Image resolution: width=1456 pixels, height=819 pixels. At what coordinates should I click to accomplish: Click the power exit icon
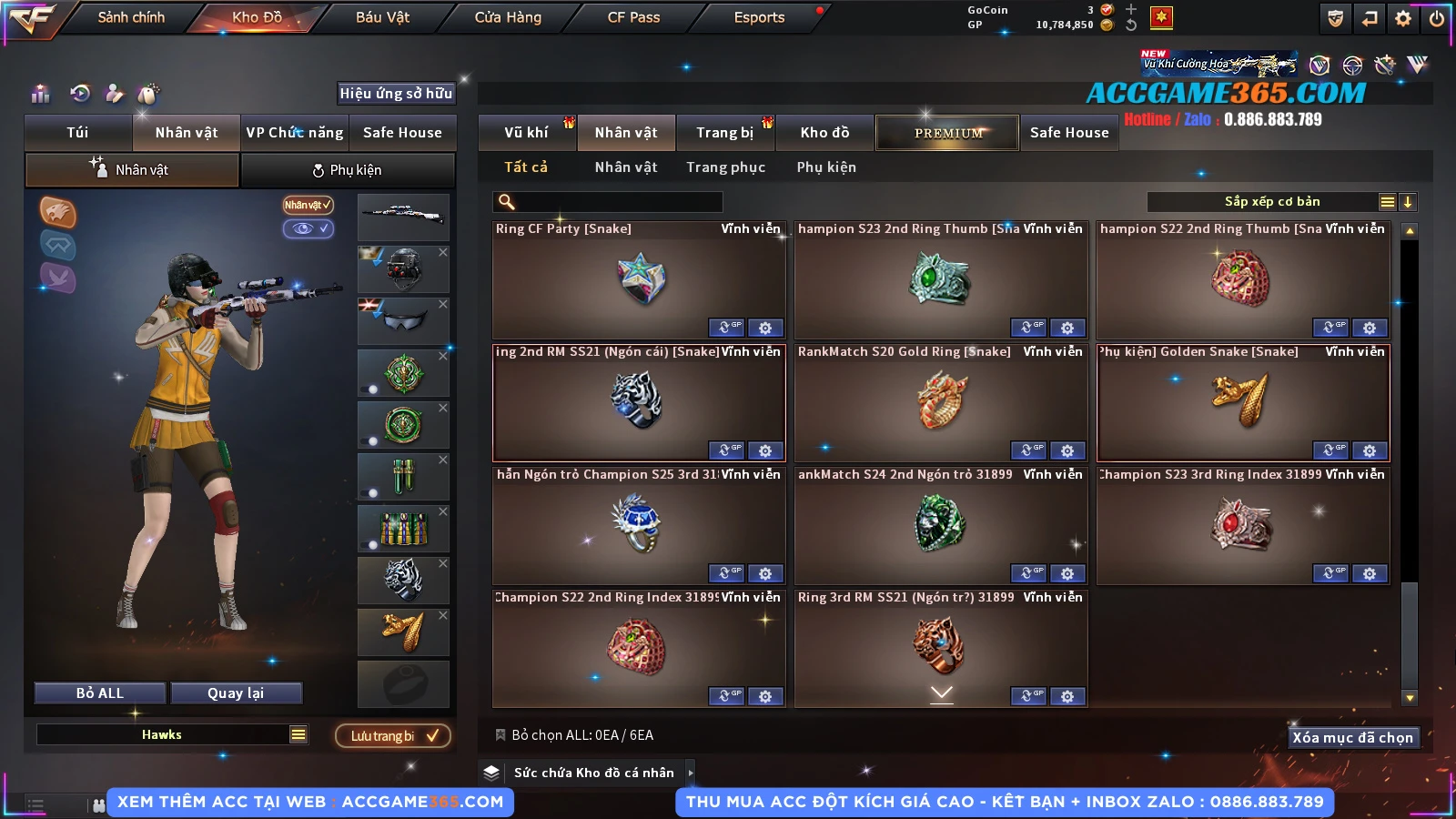pyautogui.click(x=1437, y=18)
